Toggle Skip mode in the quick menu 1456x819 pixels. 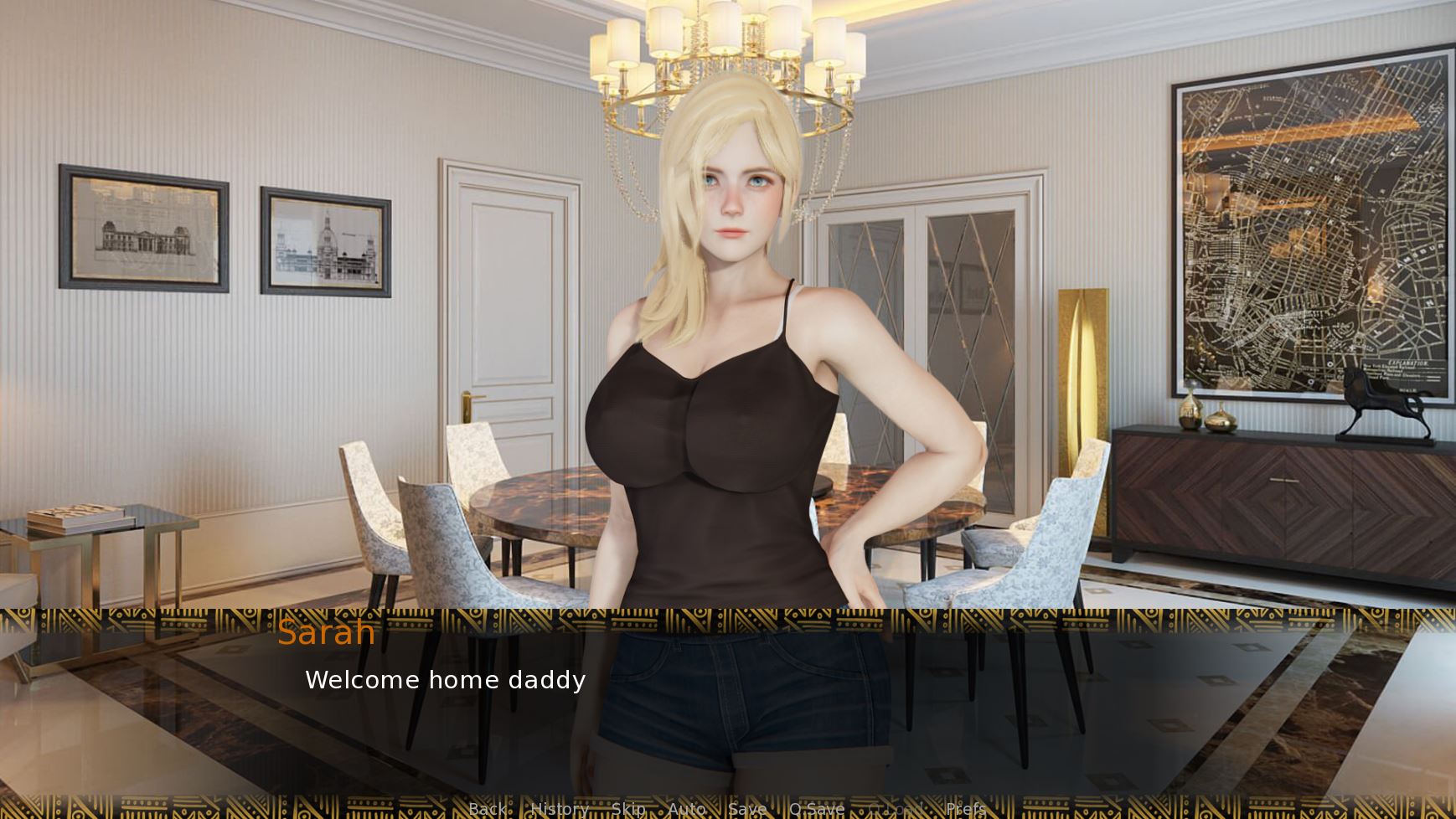(x=628, y=809)
